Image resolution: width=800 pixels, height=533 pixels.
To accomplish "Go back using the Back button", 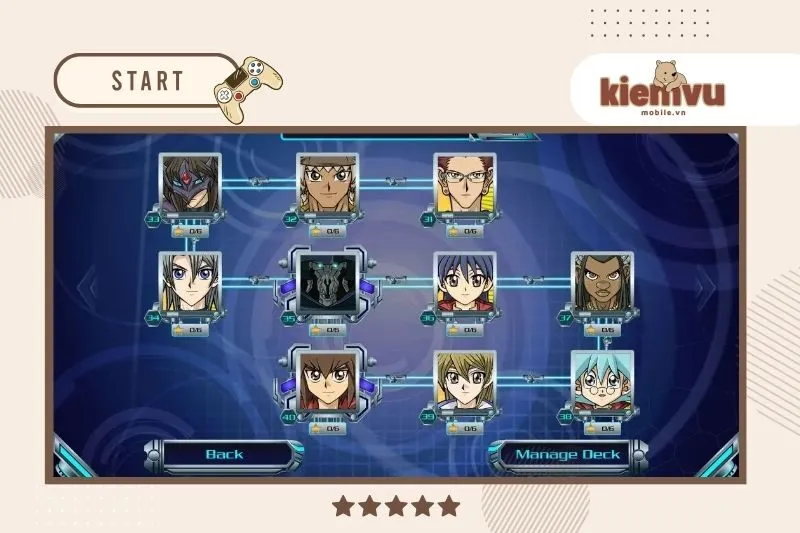I will [x=224, y=455].
